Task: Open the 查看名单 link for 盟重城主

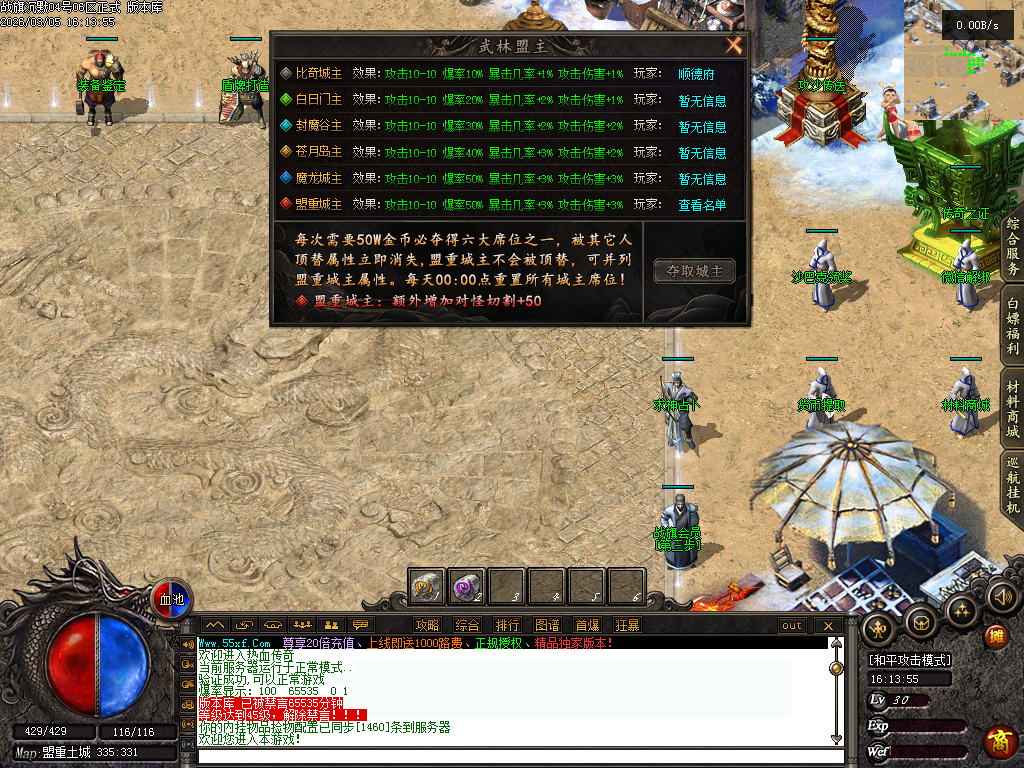Action: 702,205
